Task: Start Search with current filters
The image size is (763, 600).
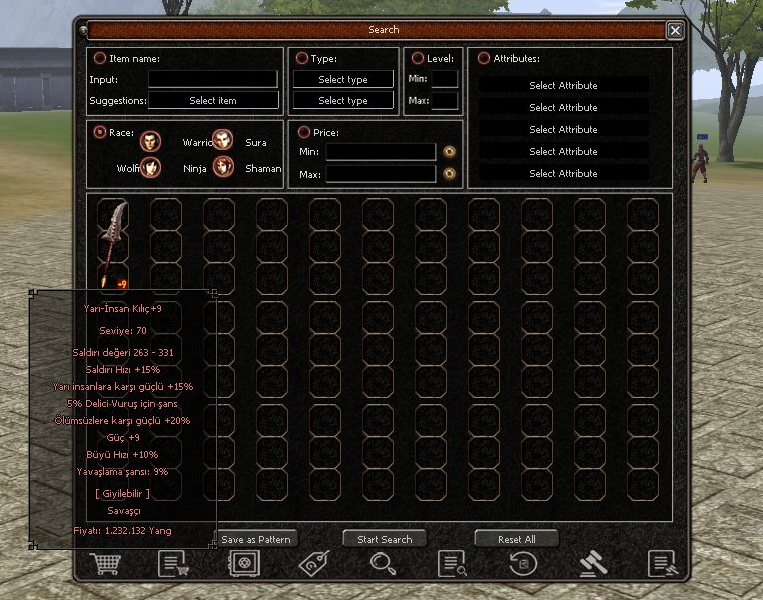Action: [384, 539]
